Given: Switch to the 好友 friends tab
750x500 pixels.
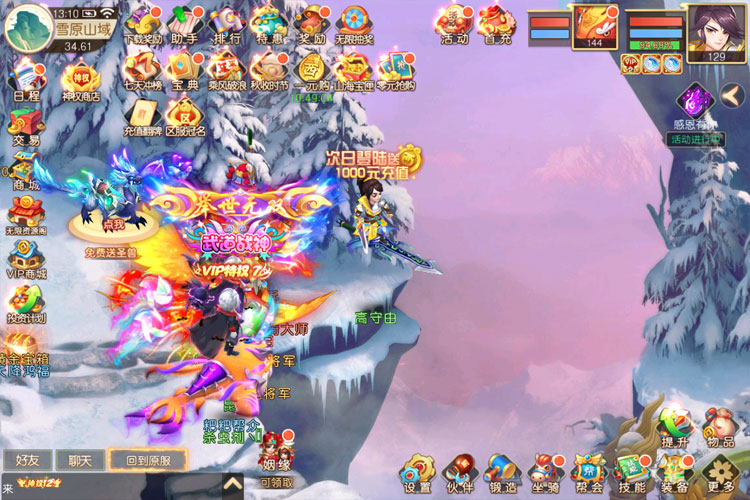Looking at the screenshot, I should [27, 461].
